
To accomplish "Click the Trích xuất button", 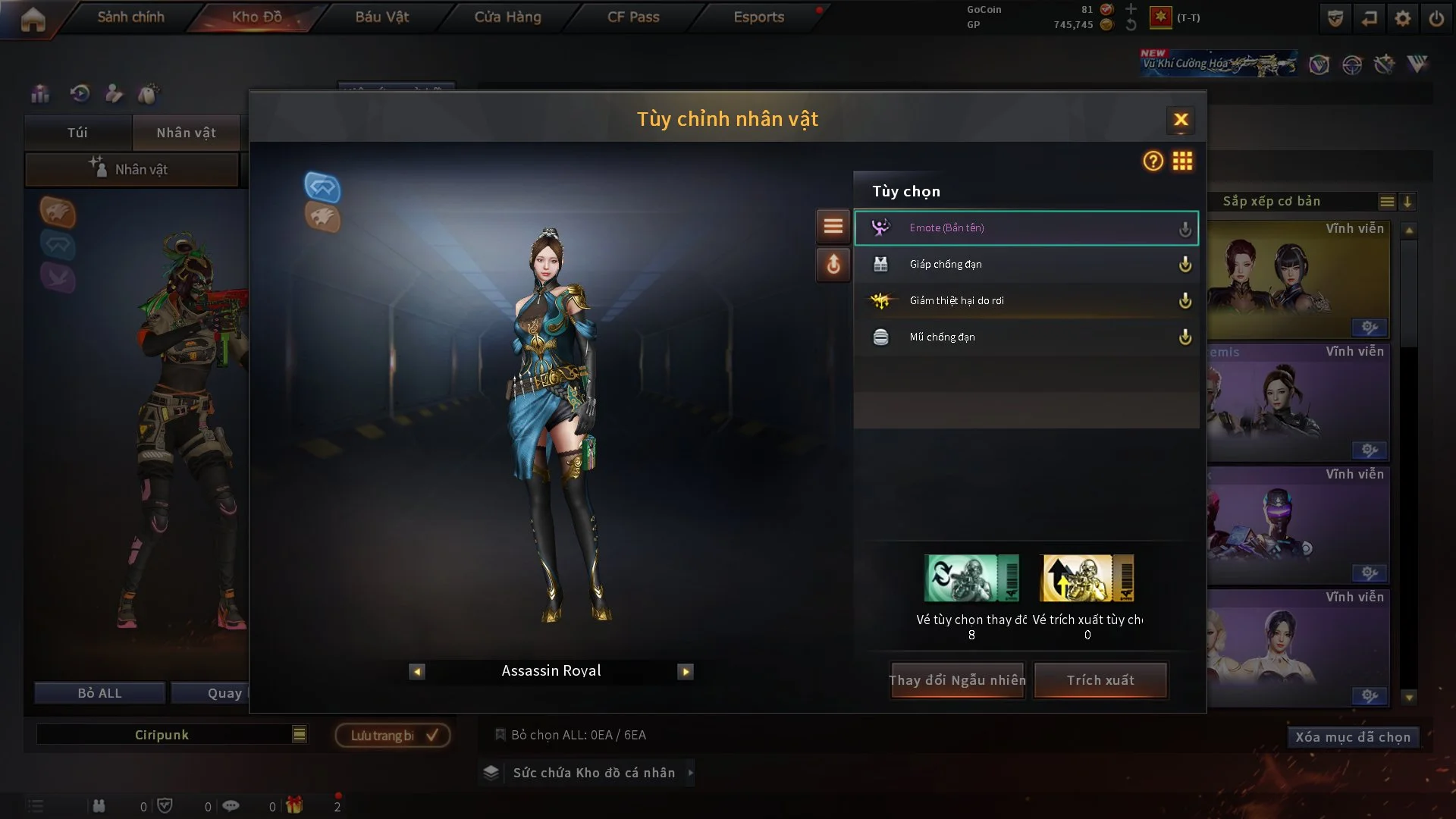I will coord(1100,680).
